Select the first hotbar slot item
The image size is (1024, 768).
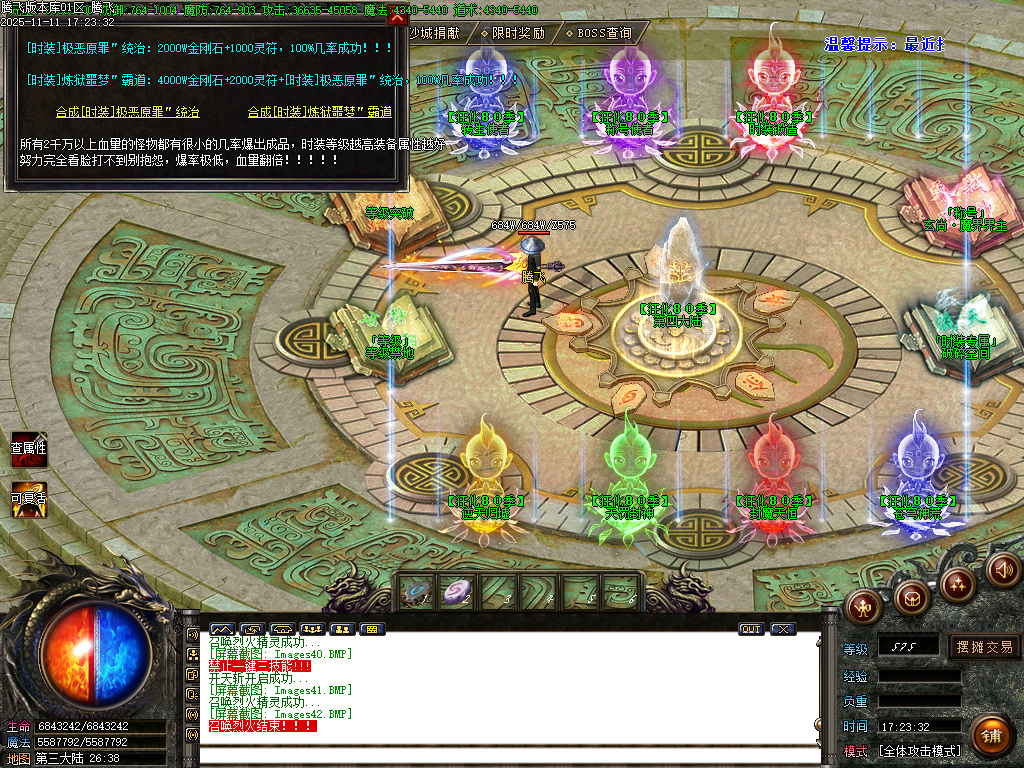[x=416, y=593]
